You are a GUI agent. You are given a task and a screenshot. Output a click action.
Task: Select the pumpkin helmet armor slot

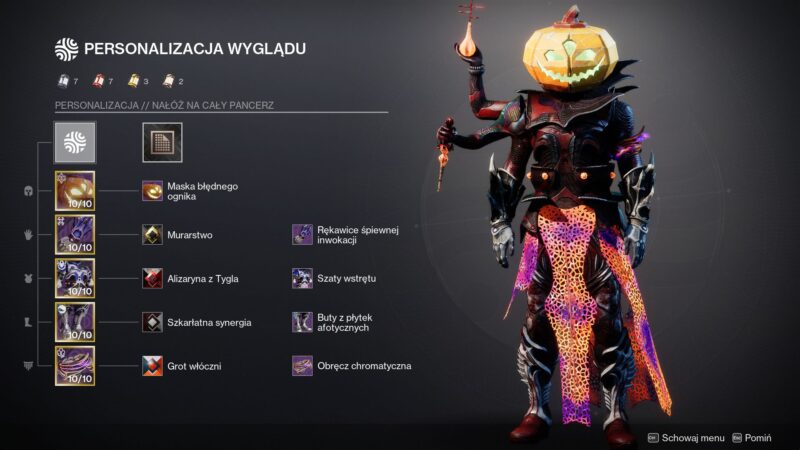pyautogui.click(x=75, y=190)
